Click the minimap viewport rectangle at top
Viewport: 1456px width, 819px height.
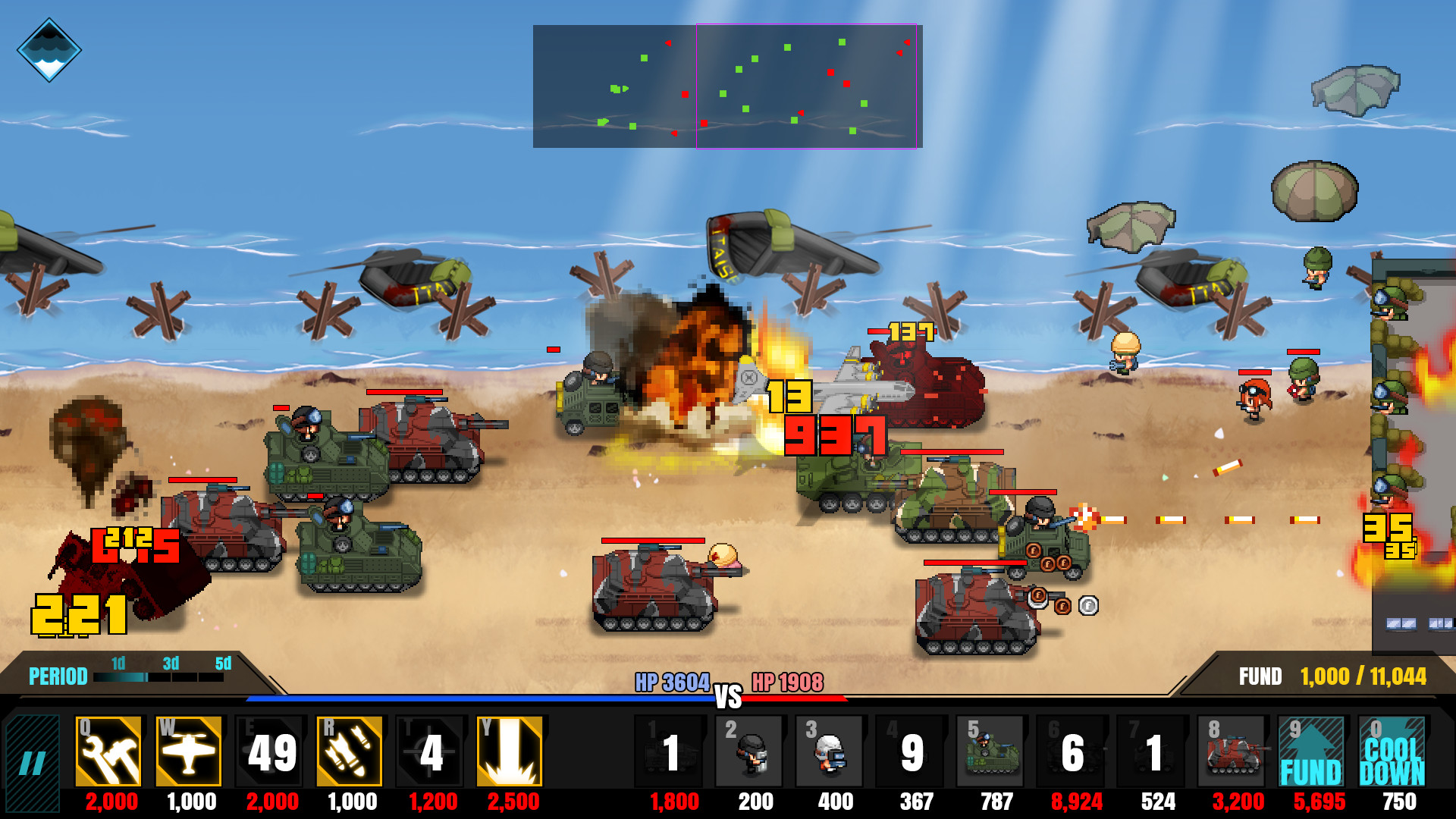point(806,87)
